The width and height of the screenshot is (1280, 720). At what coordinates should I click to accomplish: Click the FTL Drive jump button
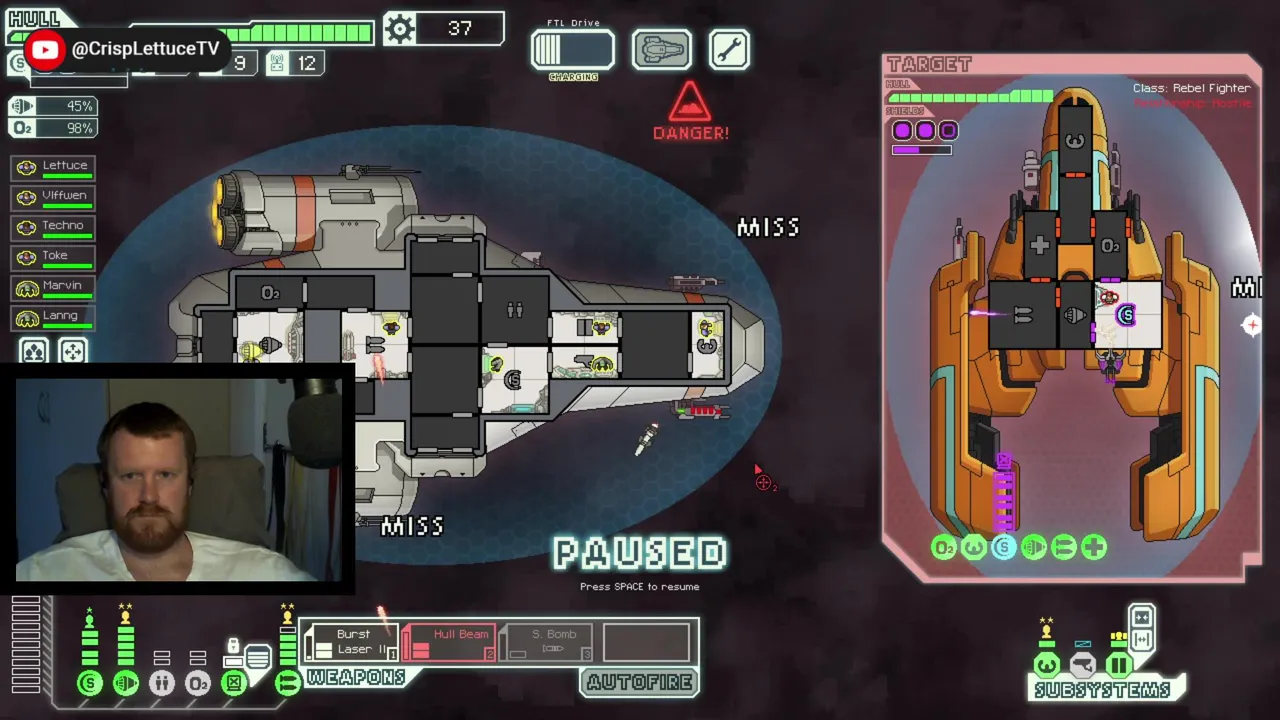(572, 50)
